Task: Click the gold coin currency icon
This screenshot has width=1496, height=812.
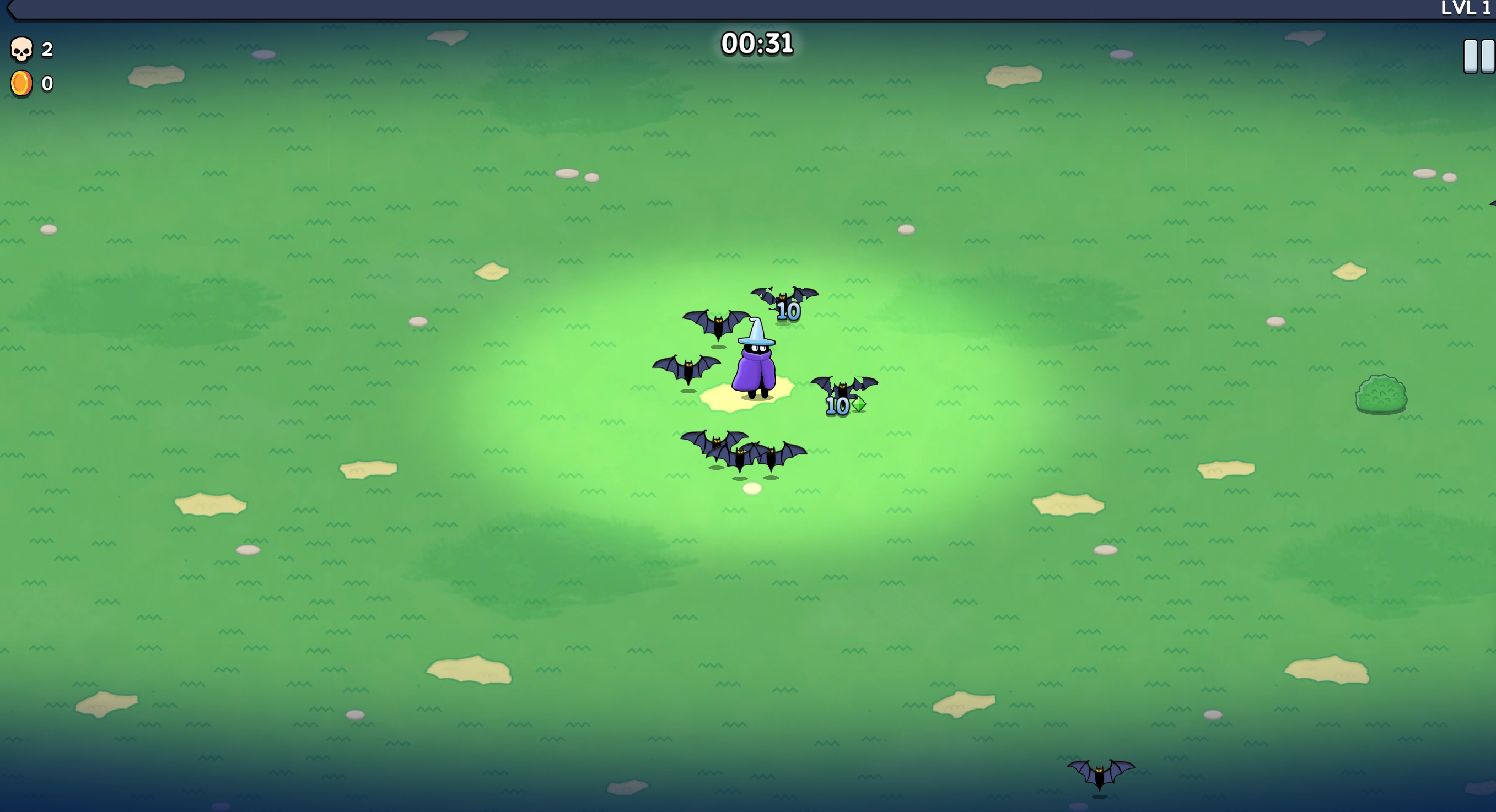Action: (x=21, y=83)
